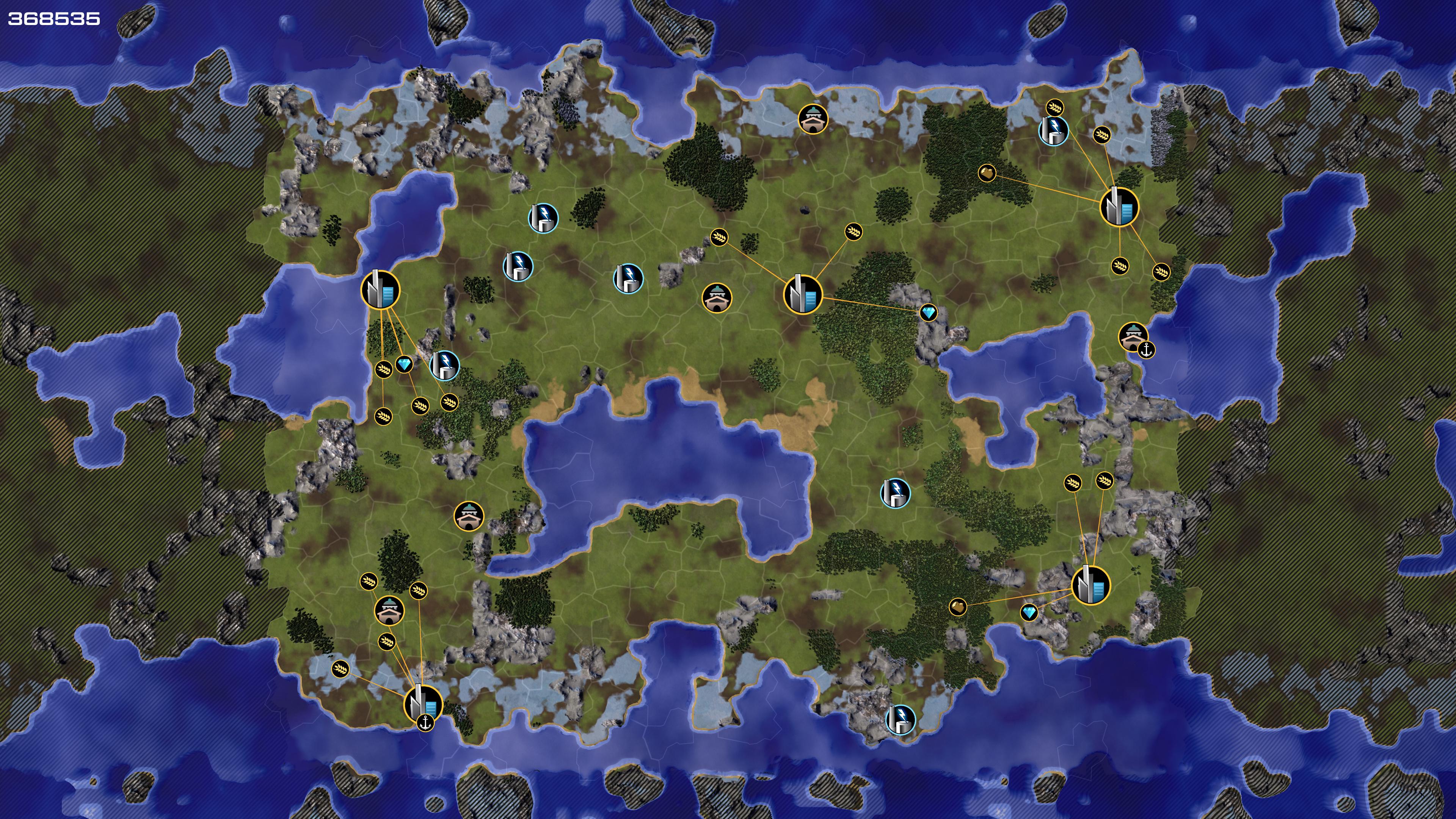1456x819 pixels.
Task: Pick the city marker between the two northwestern lakes
Action: pyautogui.click(x=380, y=290)
